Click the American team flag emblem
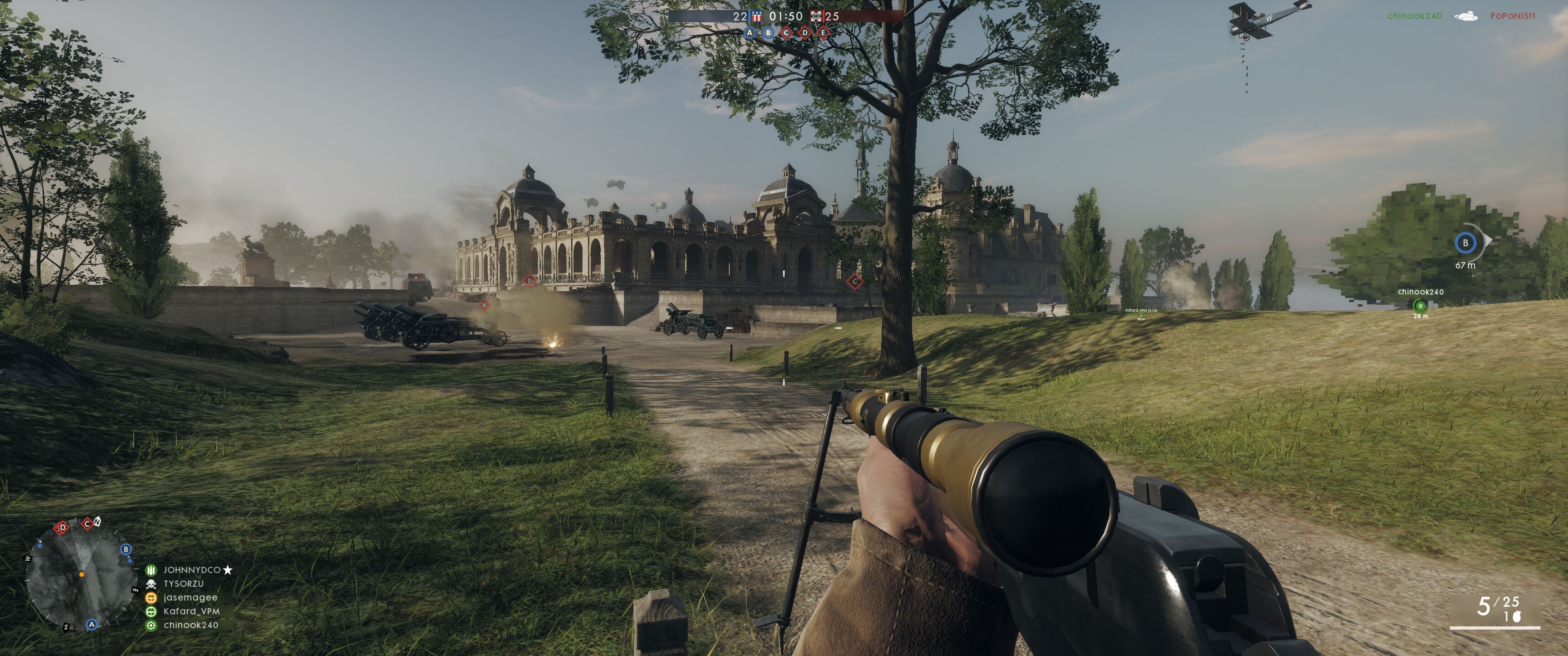Screen dimensions: 1568x656 coord(757,16)
